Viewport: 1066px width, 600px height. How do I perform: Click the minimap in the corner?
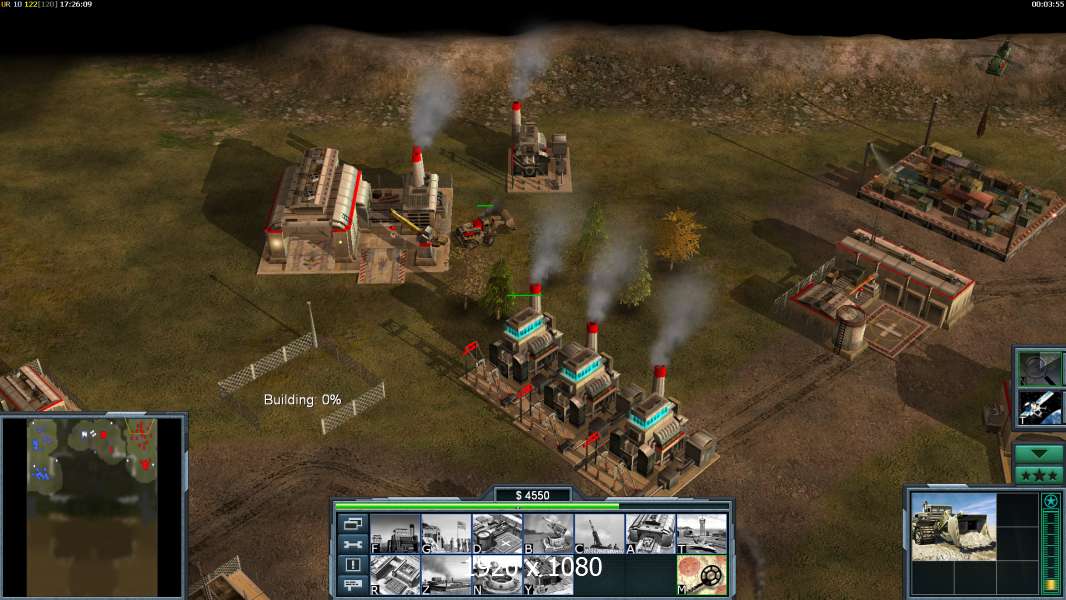(93, 505)
